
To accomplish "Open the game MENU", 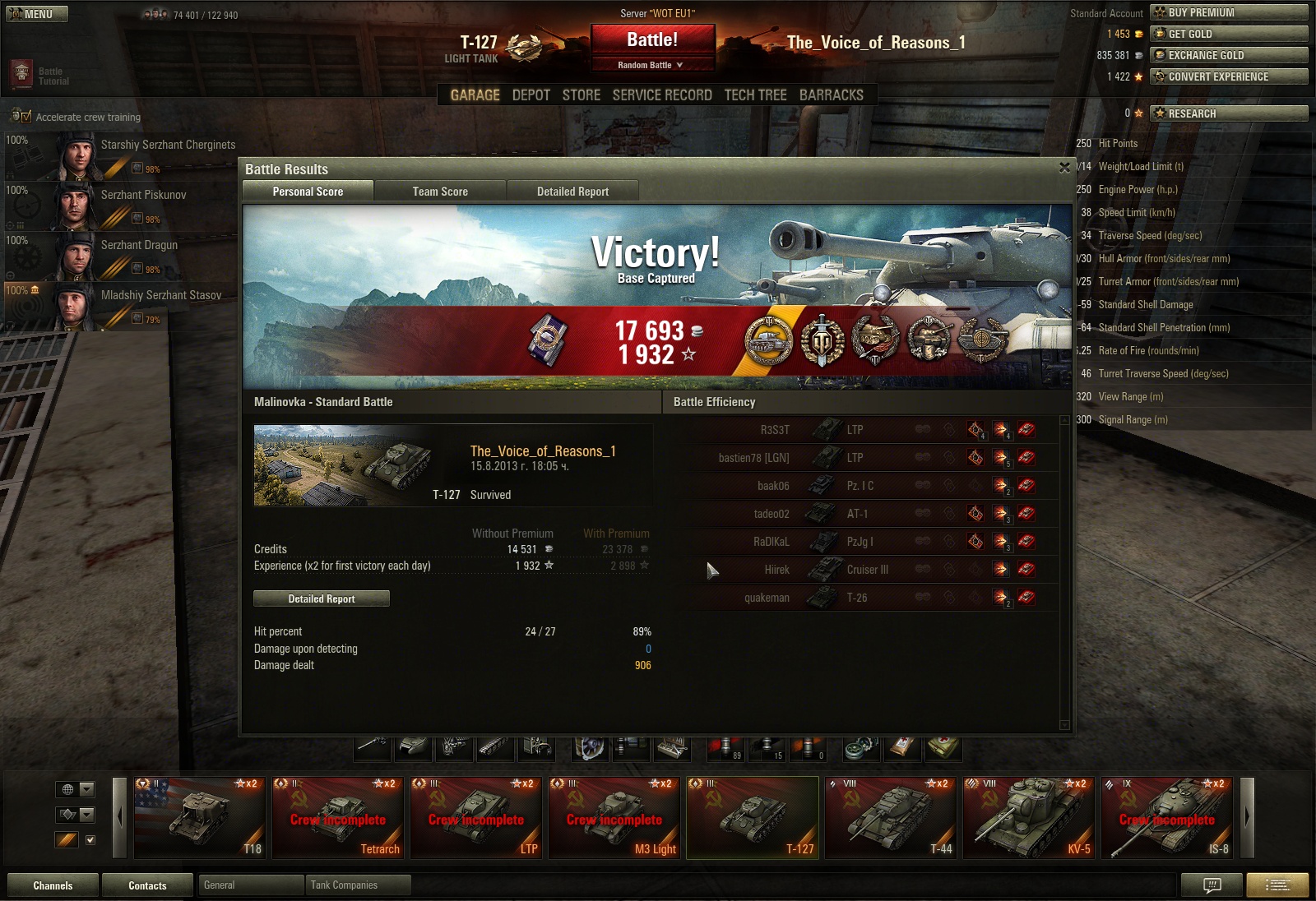I will click(x=37, y=14).
